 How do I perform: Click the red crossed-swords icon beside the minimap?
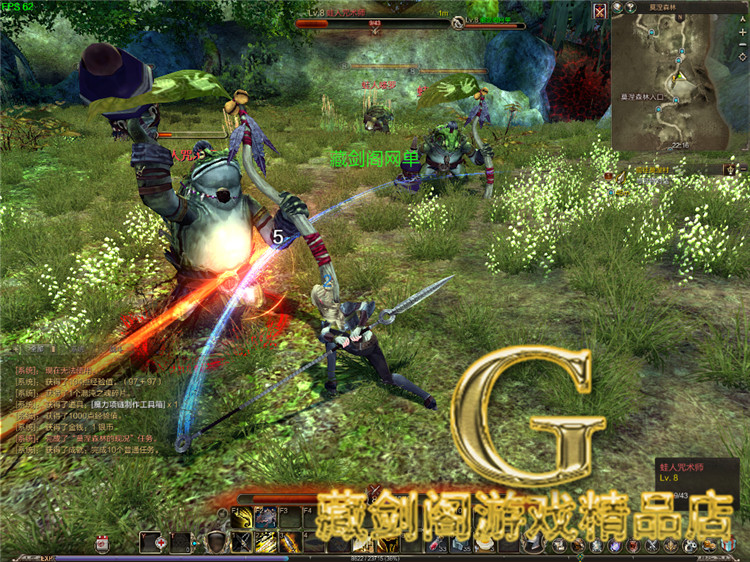coord(599,11)
